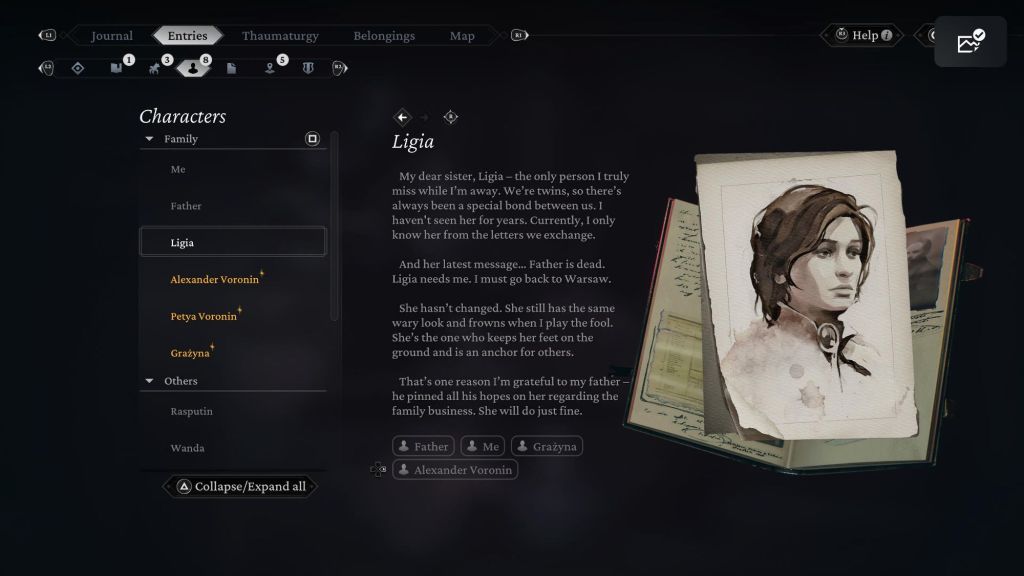Collapse the Others section header
This screenshot has height=576, width=1024.
coord(150,381)
